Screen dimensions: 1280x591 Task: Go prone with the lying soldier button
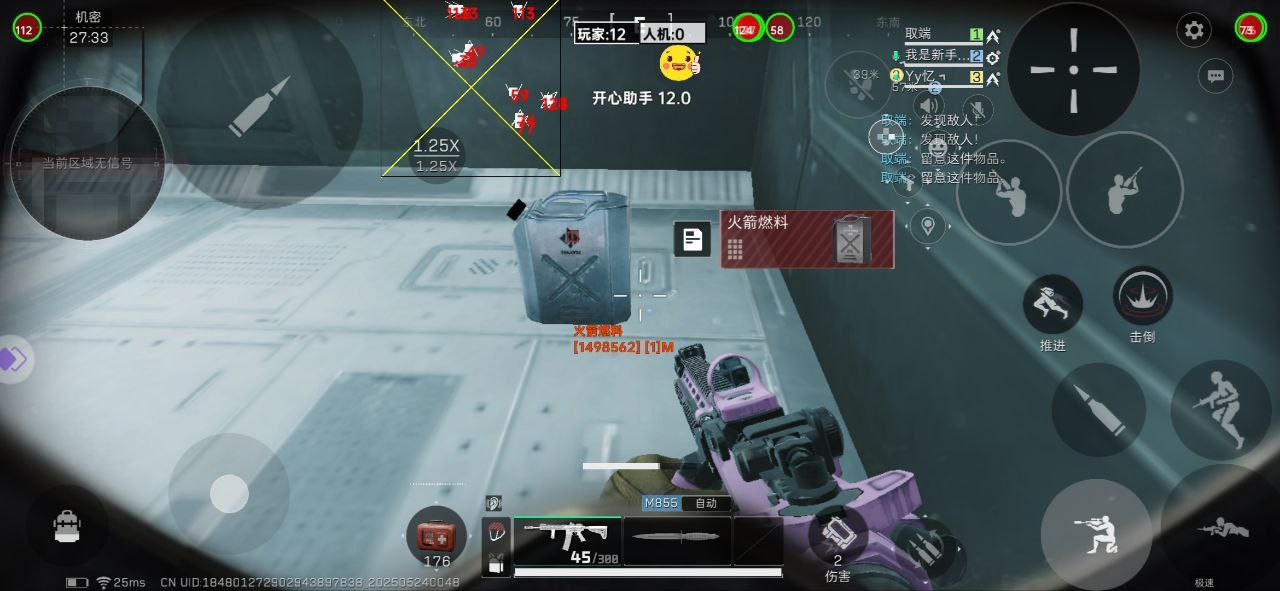coord(1222,530)
